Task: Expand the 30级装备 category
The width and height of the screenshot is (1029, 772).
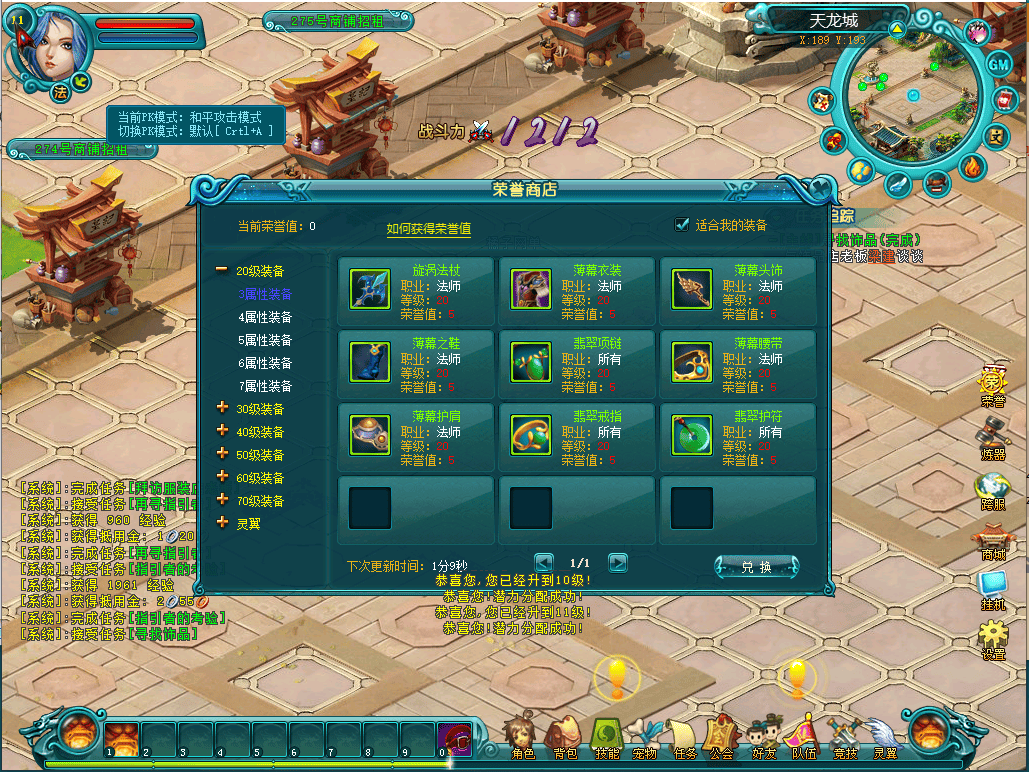Action: pos(260,409)
